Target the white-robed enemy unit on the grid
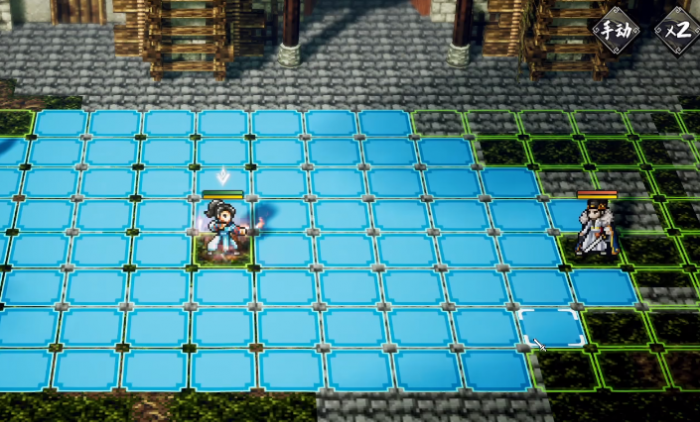Image resolution: width=700 pixels, height=422 pixels. point(597,232)
